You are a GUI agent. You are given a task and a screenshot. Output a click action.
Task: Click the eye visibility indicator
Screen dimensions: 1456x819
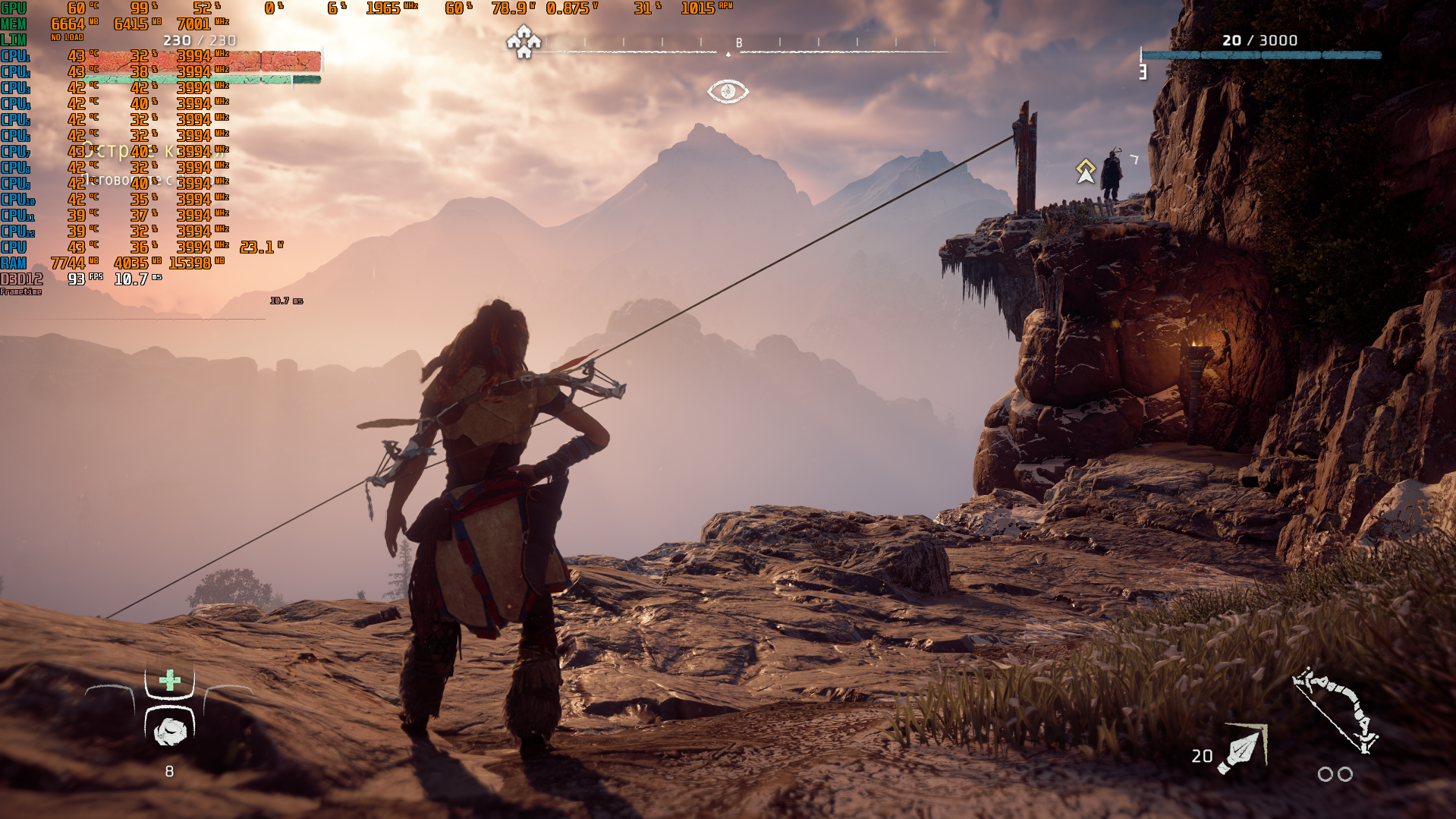pyautogui.click(x=728, y=92)
